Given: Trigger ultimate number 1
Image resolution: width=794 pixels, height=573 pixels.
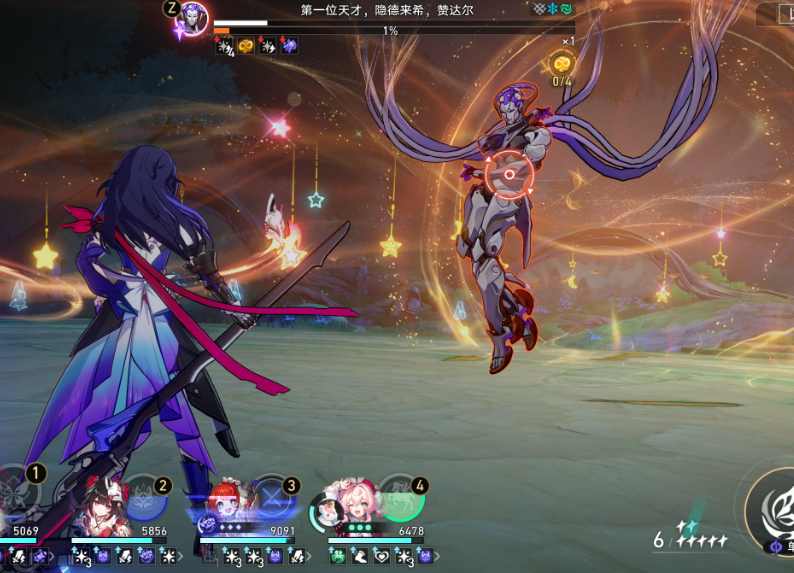Looking at the screenshot, I should point(18,492).
